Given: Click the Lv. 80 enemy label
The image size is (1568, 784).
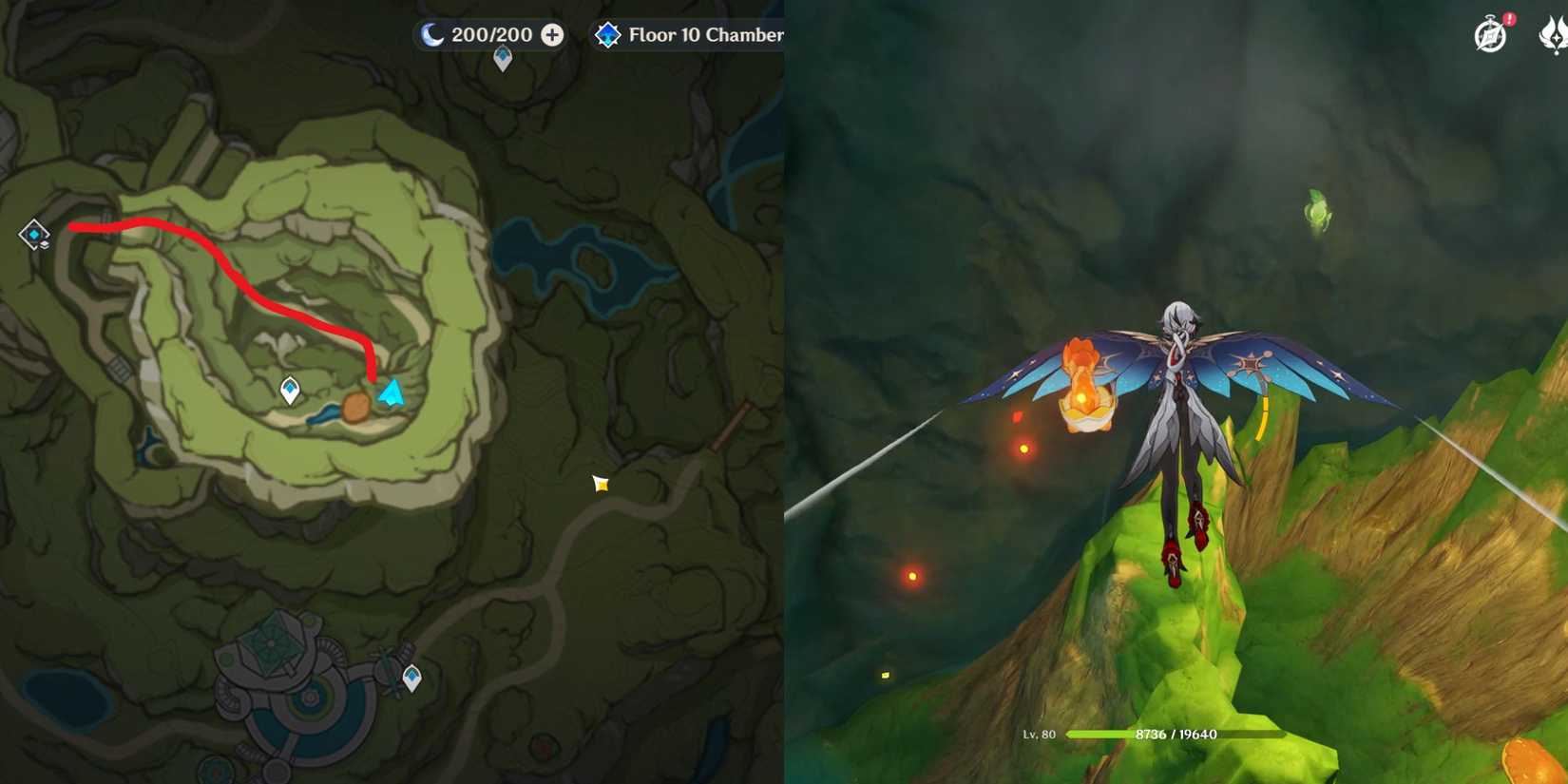Looking at the screenshot, I should (1039, 734).
